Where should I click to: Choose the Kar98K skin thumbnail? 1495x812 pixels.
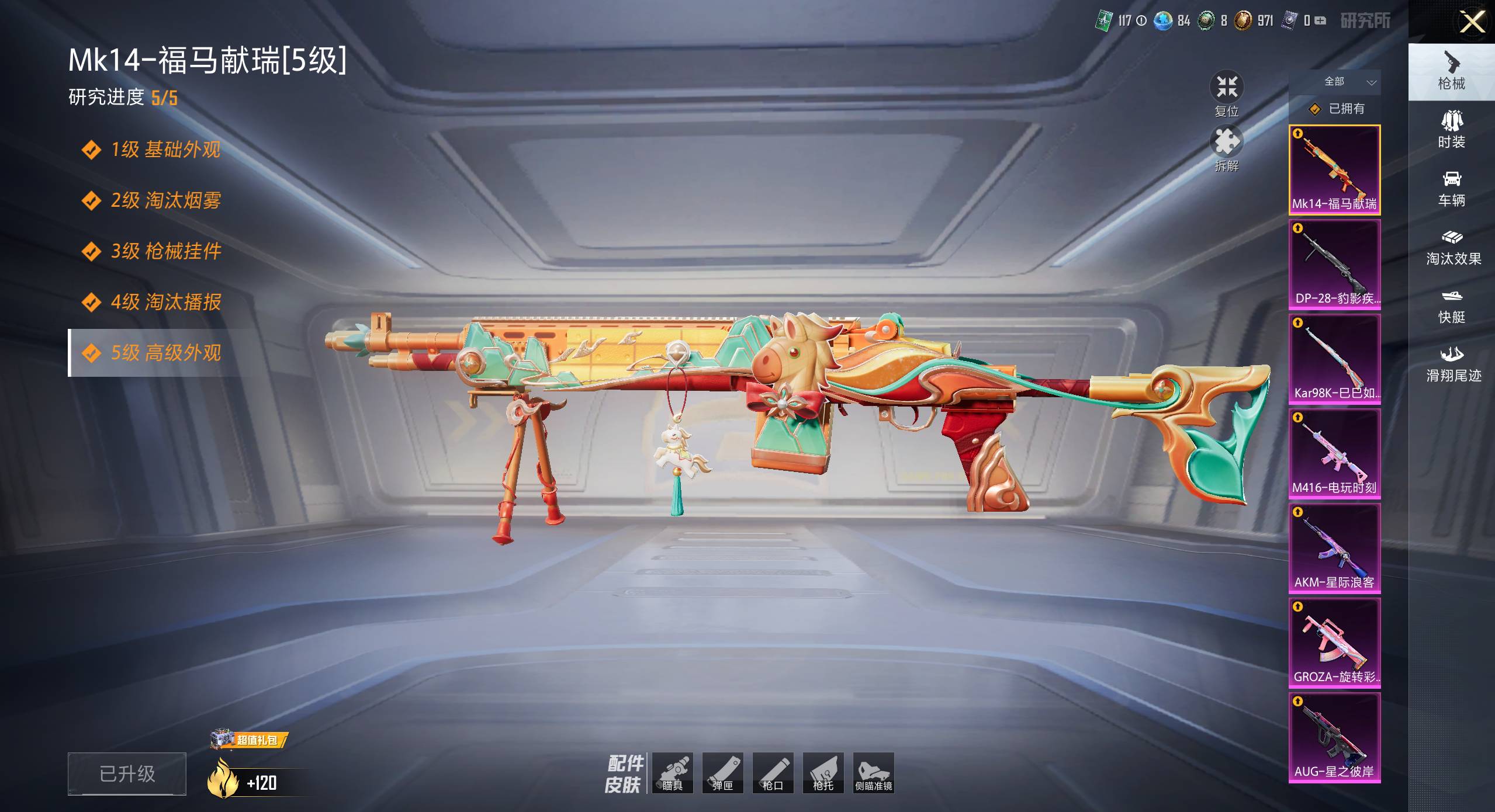pyautogui.click(x=1334, y=359)
